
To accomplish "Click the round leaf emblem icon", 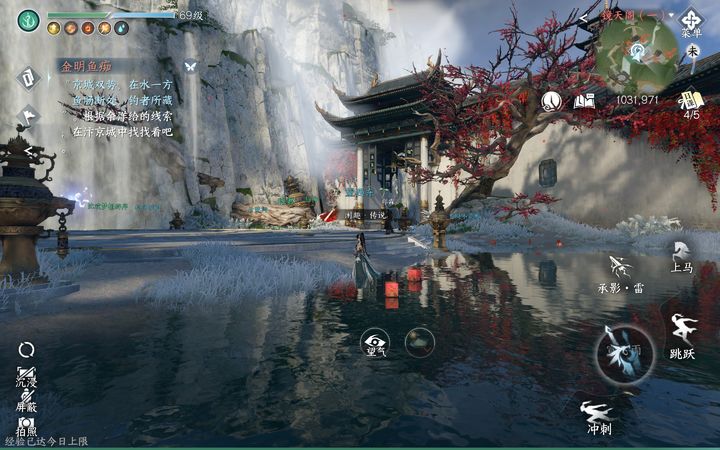I will coord(551,100).
